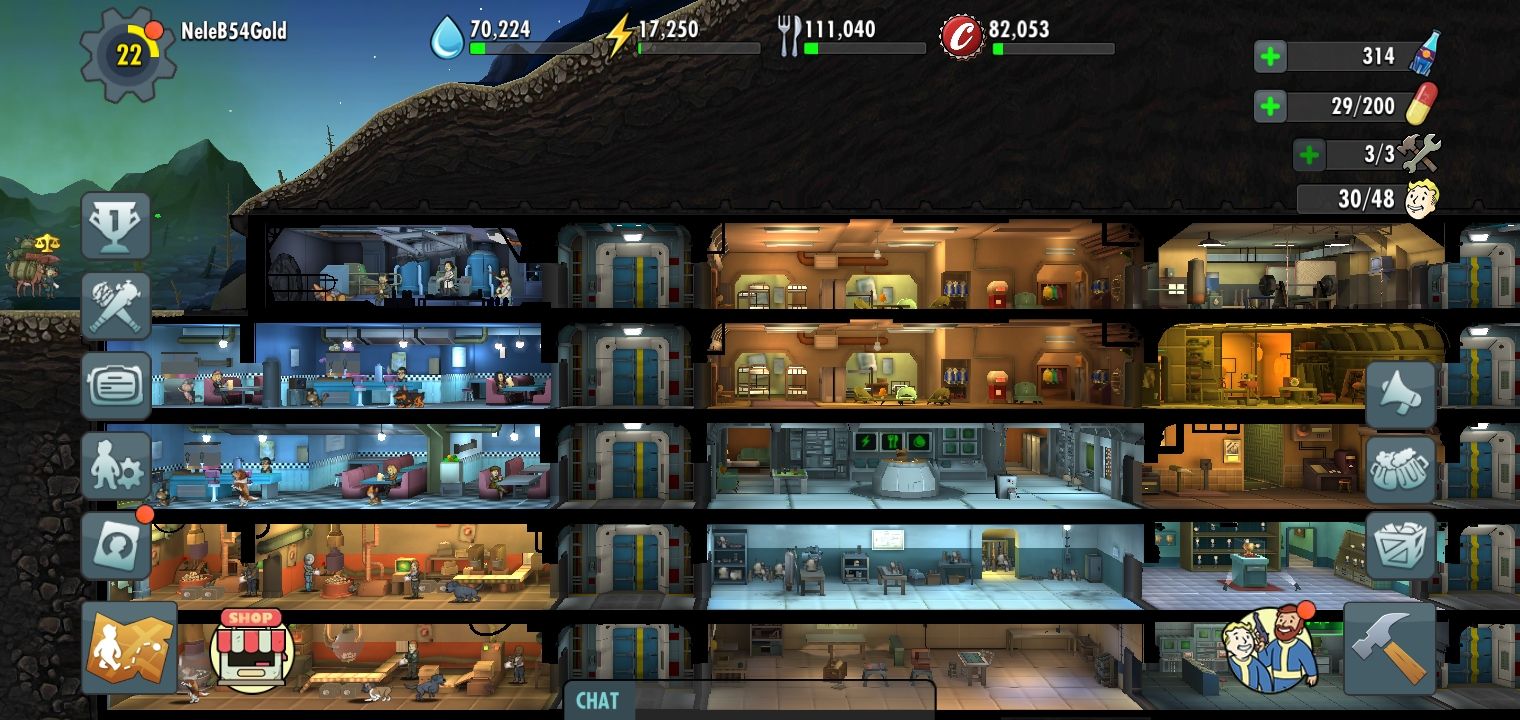Viewport: 1520px width, 720px height.
Task: Open the wasteland map button
Action: (129, 648)
